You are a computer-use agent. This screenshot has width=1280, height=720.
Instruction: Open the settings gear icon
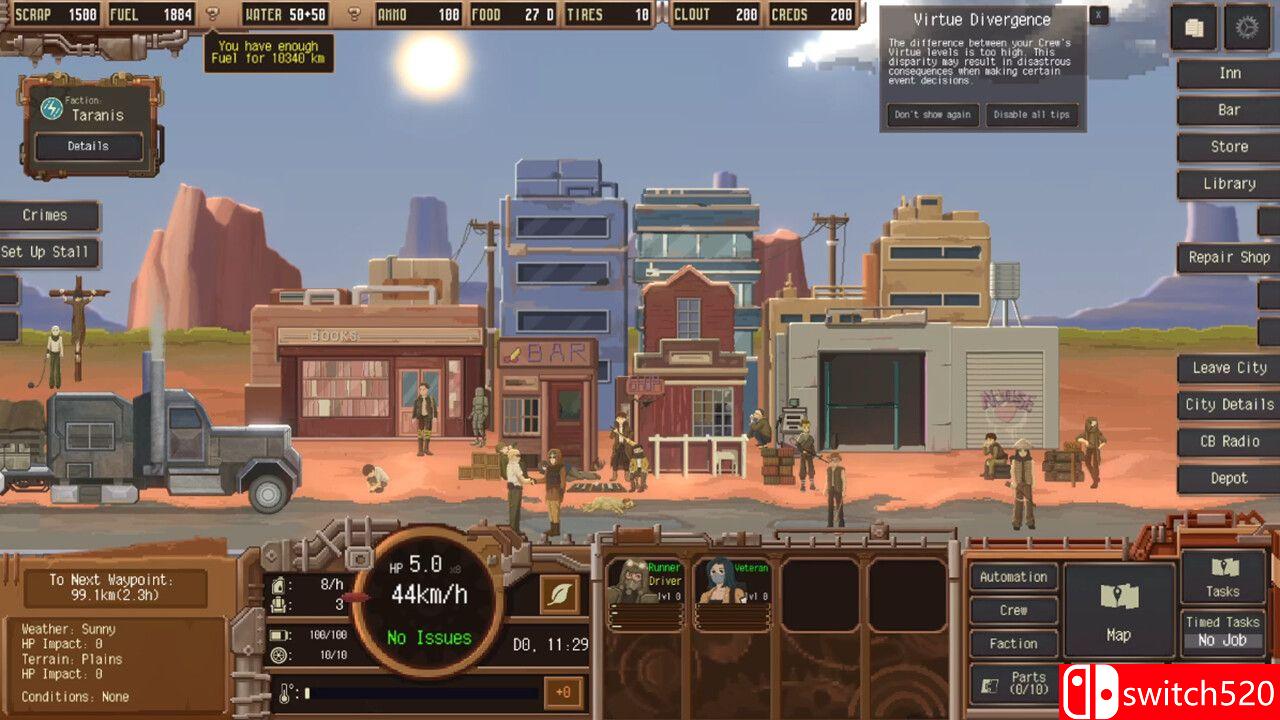coord(1249,28)
